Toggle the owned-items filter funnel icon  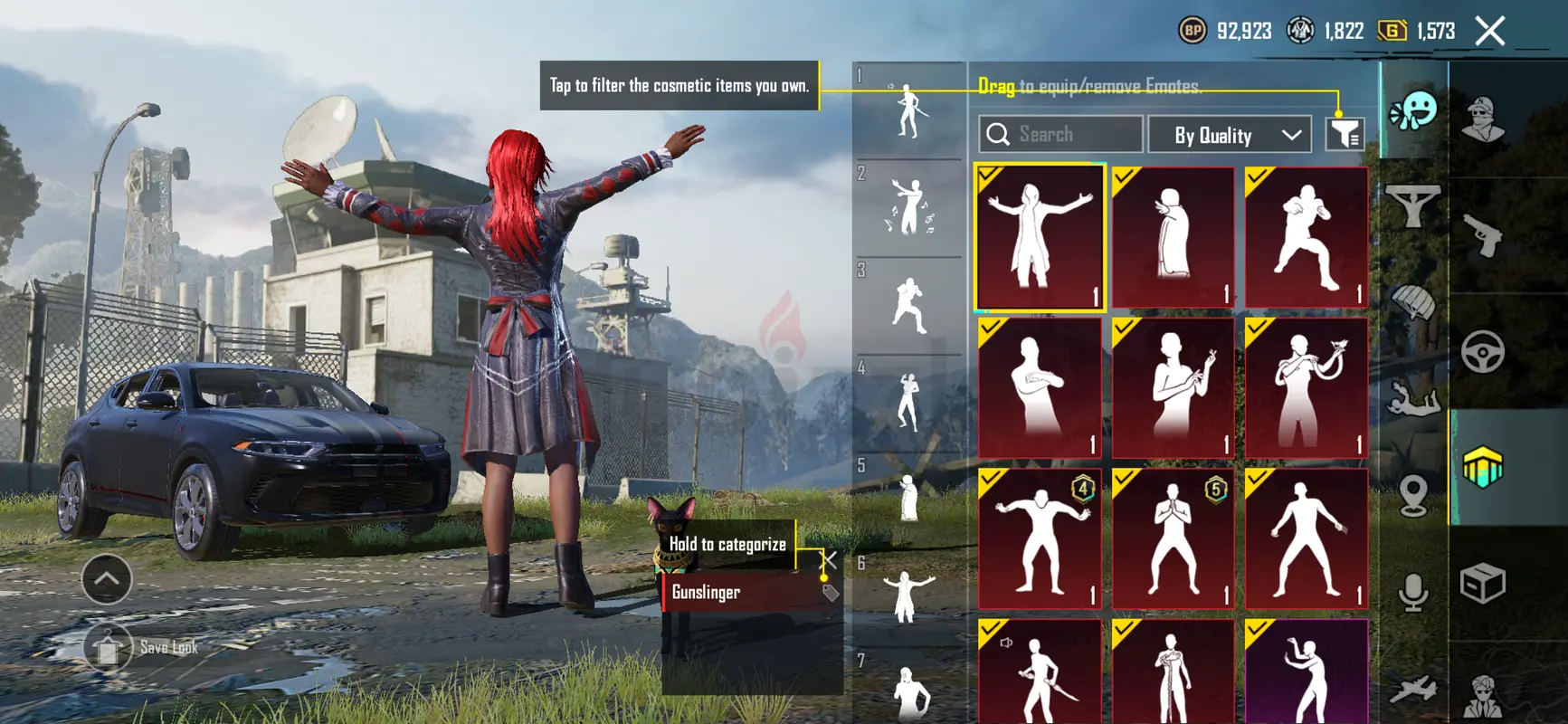[x=1345, y=135]
